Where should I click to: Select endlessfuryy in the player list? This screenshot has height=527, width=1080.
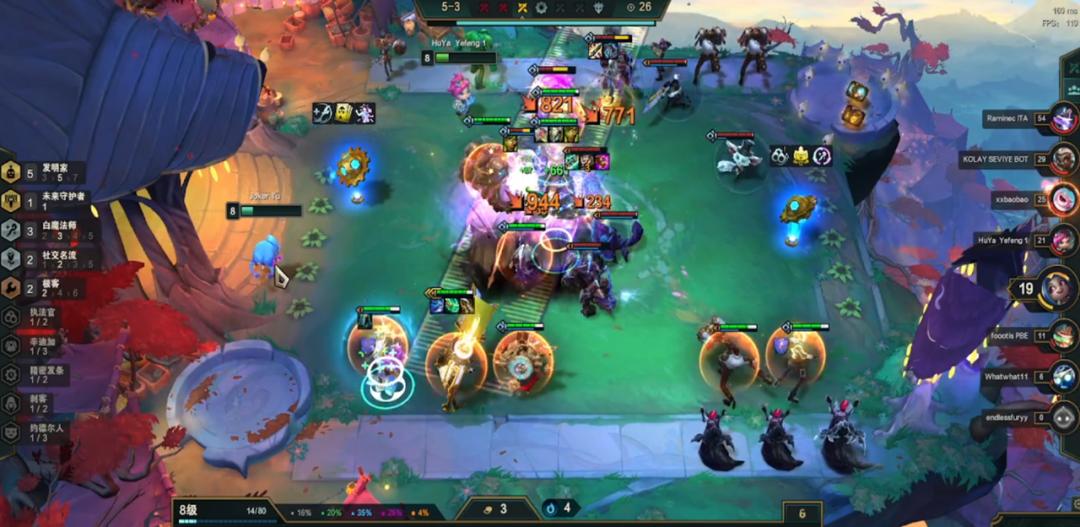click(1063, 416)
